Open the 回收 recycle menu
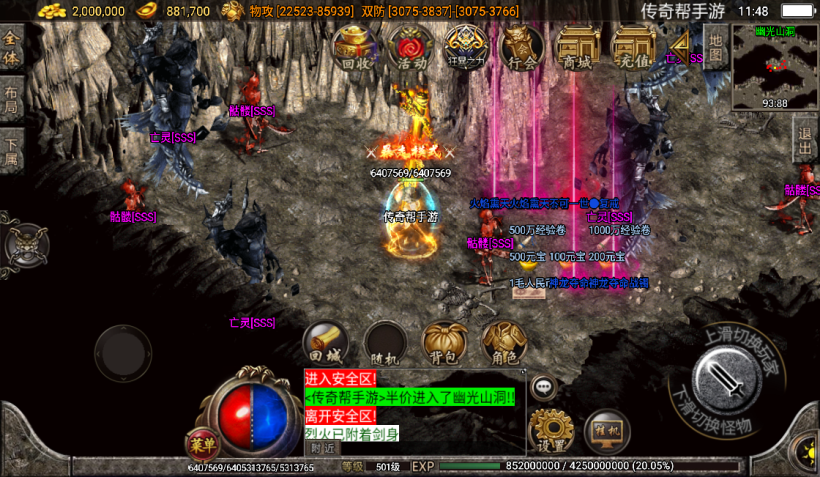 tap(355, 47)
